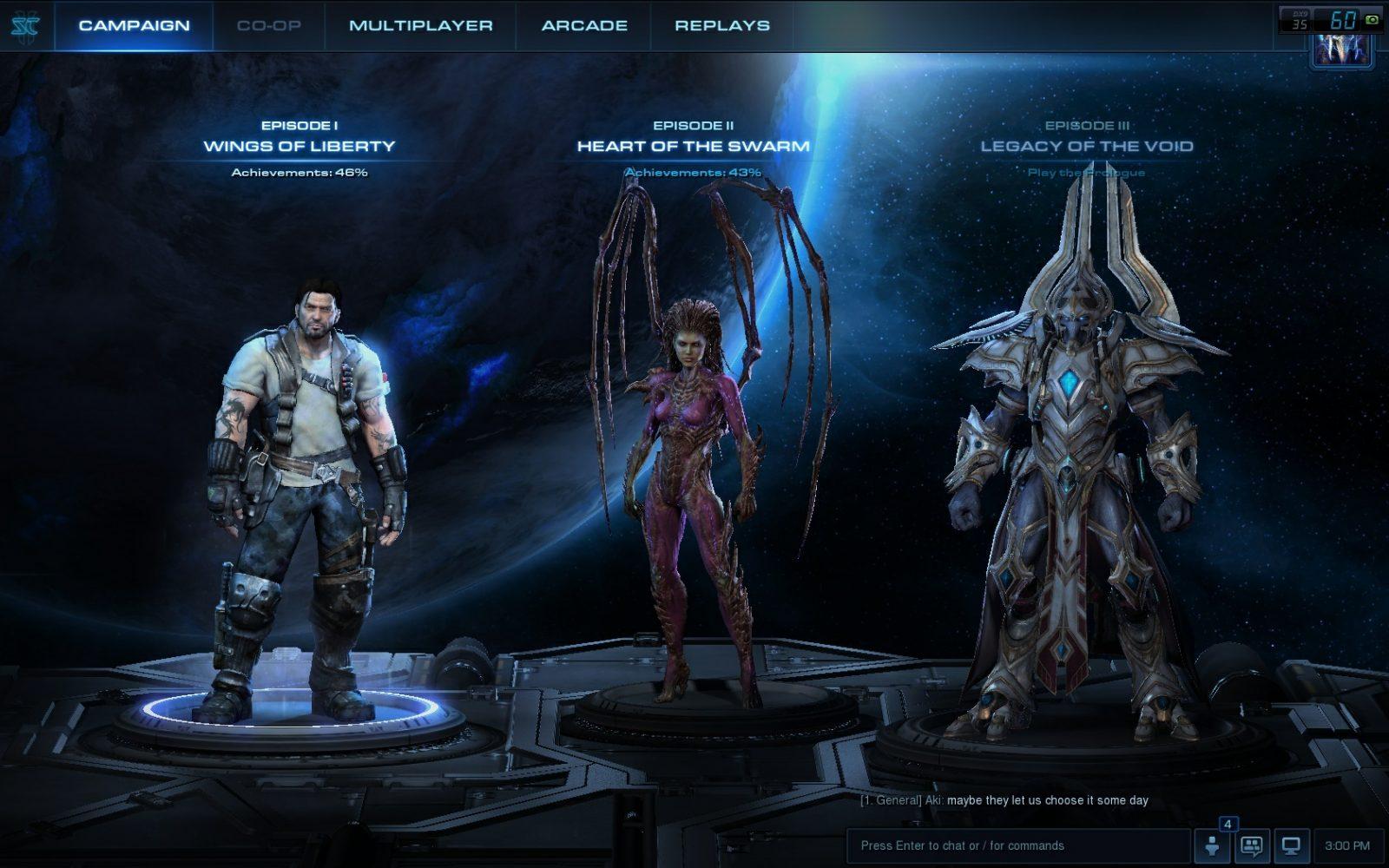The height and width of the screenshot is (868, 1389).
Task: Open the friends list icon
Action: pyautogui.click(x=1213, y=845)
